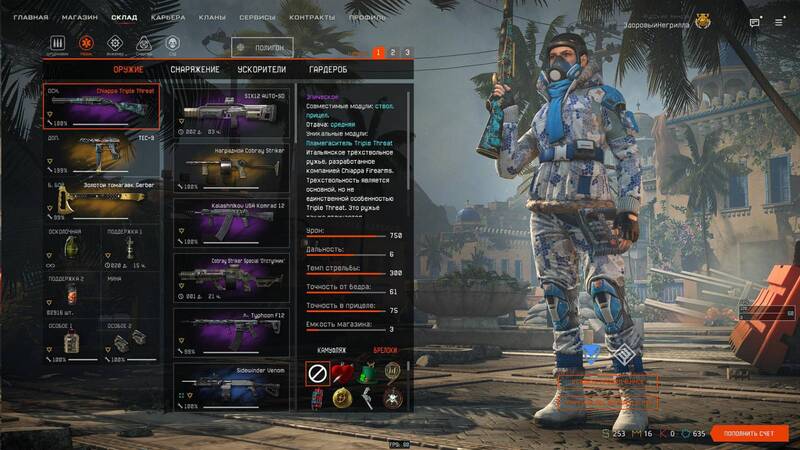Select the red heart keychain charm

342,373
